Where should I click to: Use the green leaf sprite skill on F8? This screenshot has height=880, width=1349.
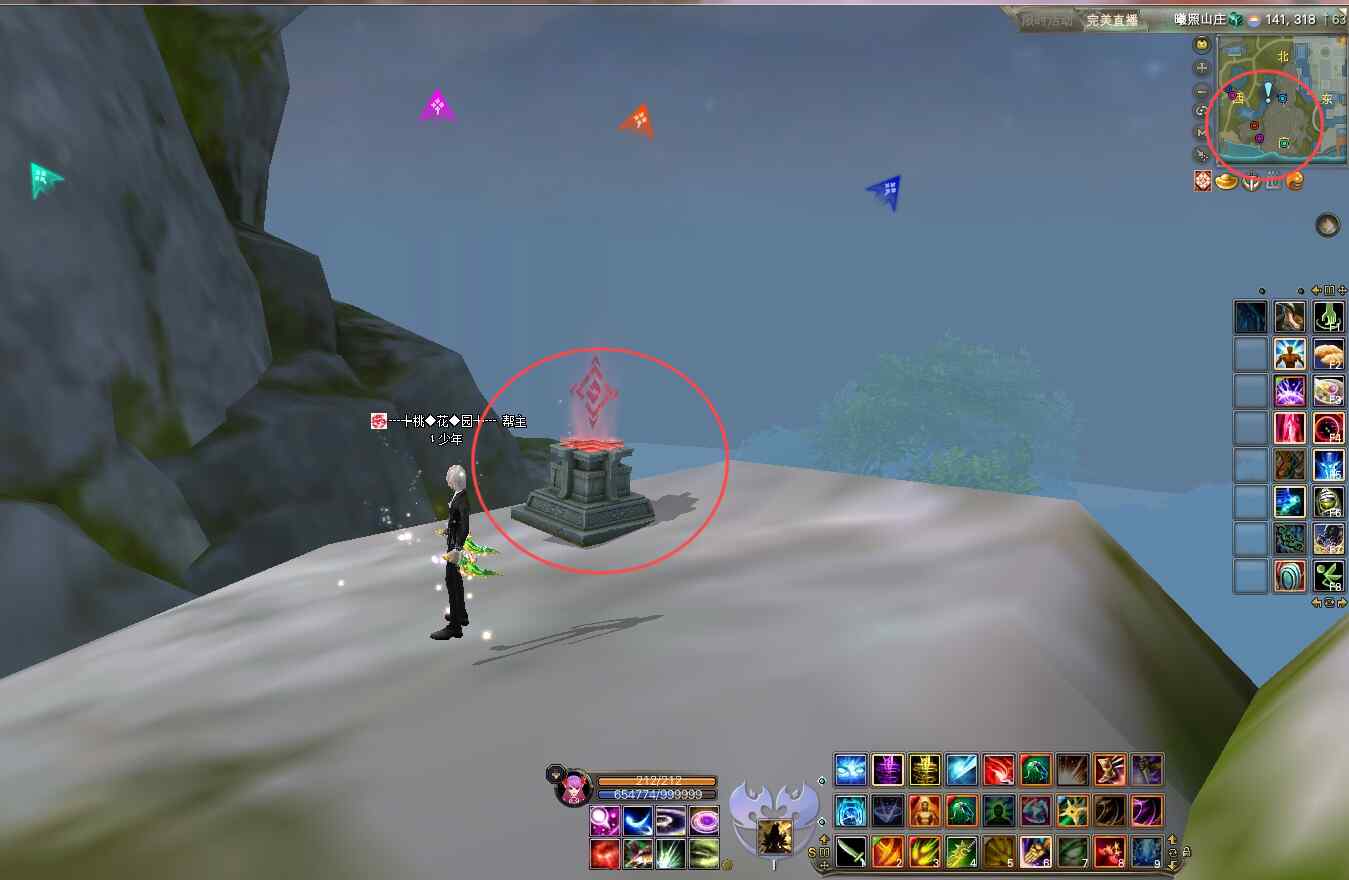1328,576
